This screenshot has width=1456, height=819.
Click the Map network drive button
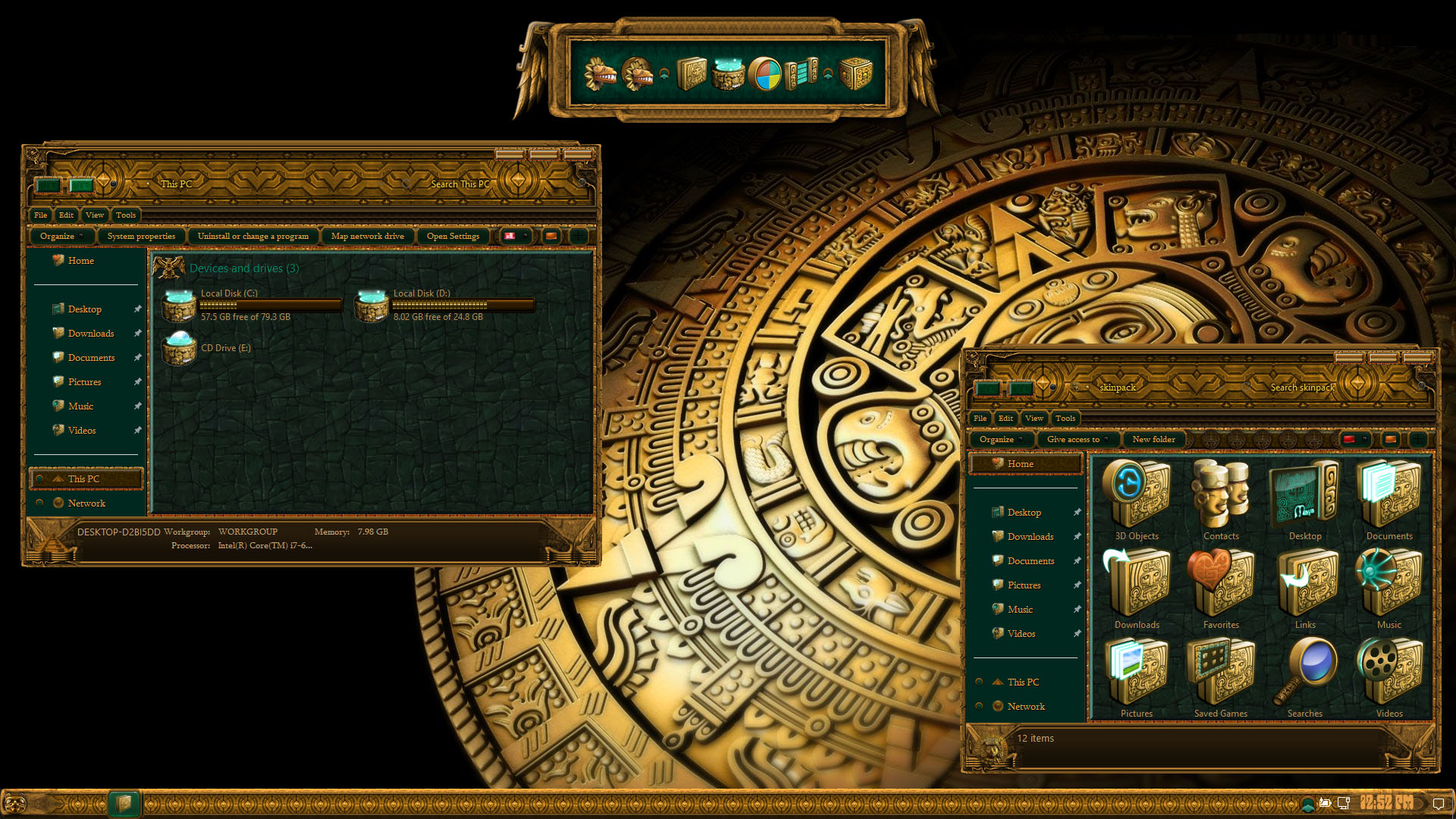(369, 236)
